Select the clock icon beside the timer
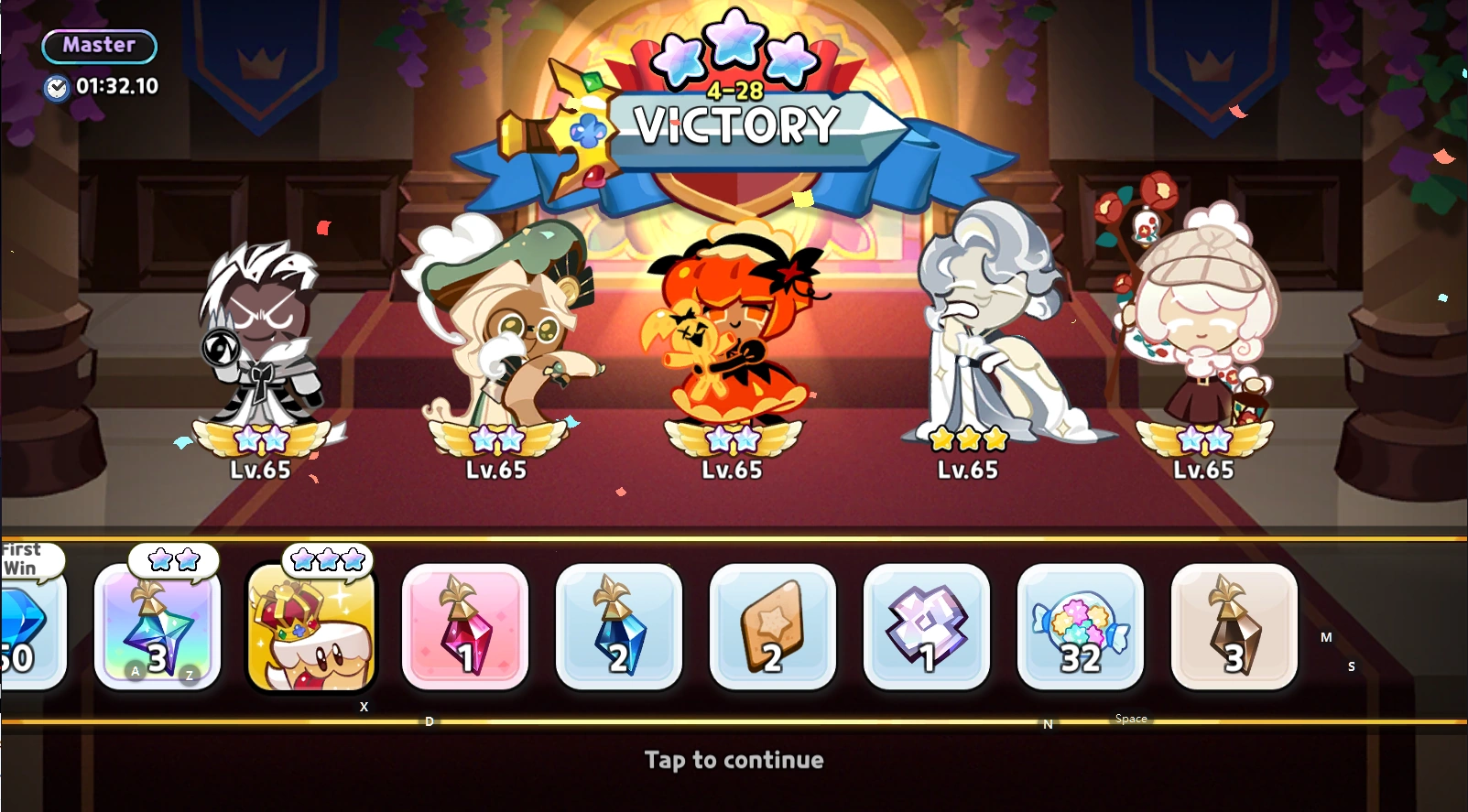 pyautogui.click(x=57, y=87)
